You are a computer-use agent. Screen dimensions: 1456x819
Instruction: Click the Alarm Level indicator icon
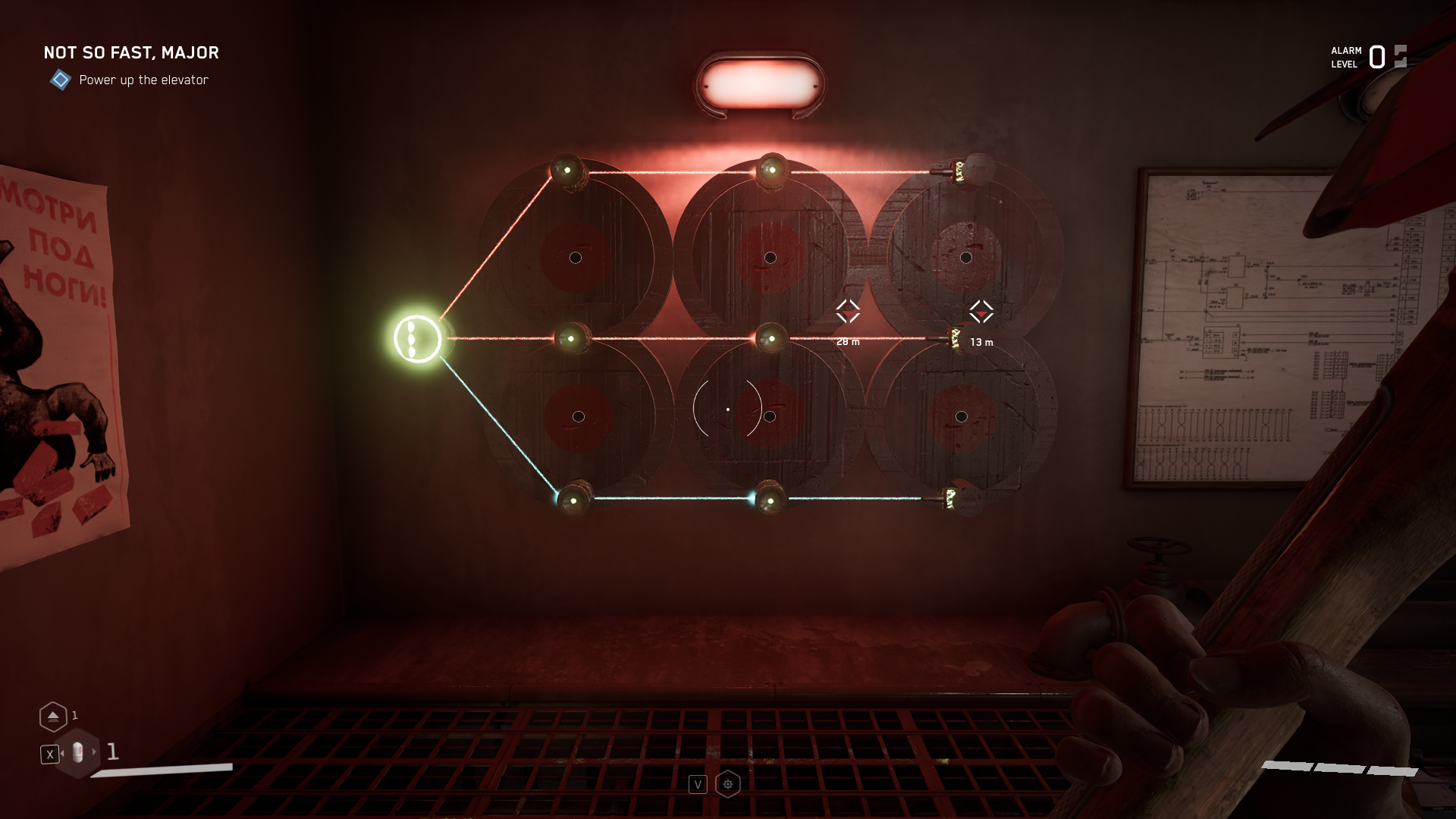(x=1398, y=55)
